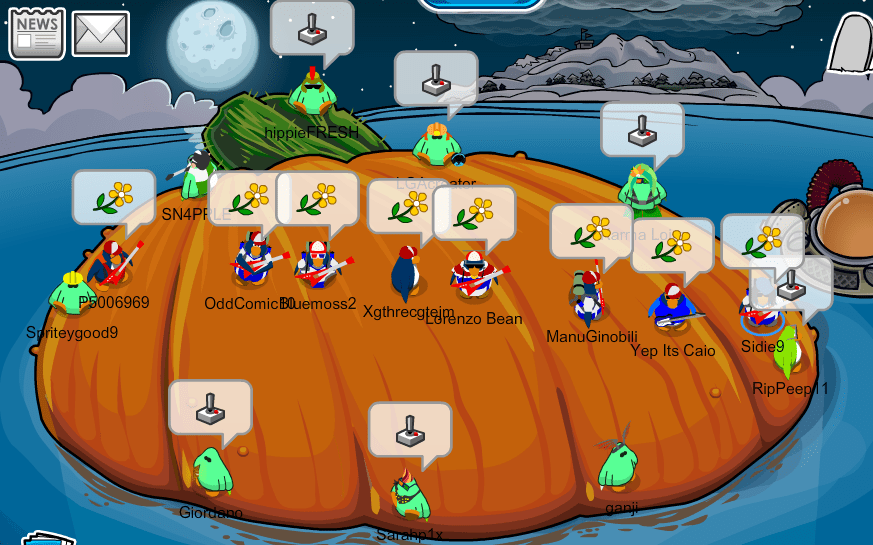Open the News newspaper icon
873x545 pixels.
(x=37, y=34)
